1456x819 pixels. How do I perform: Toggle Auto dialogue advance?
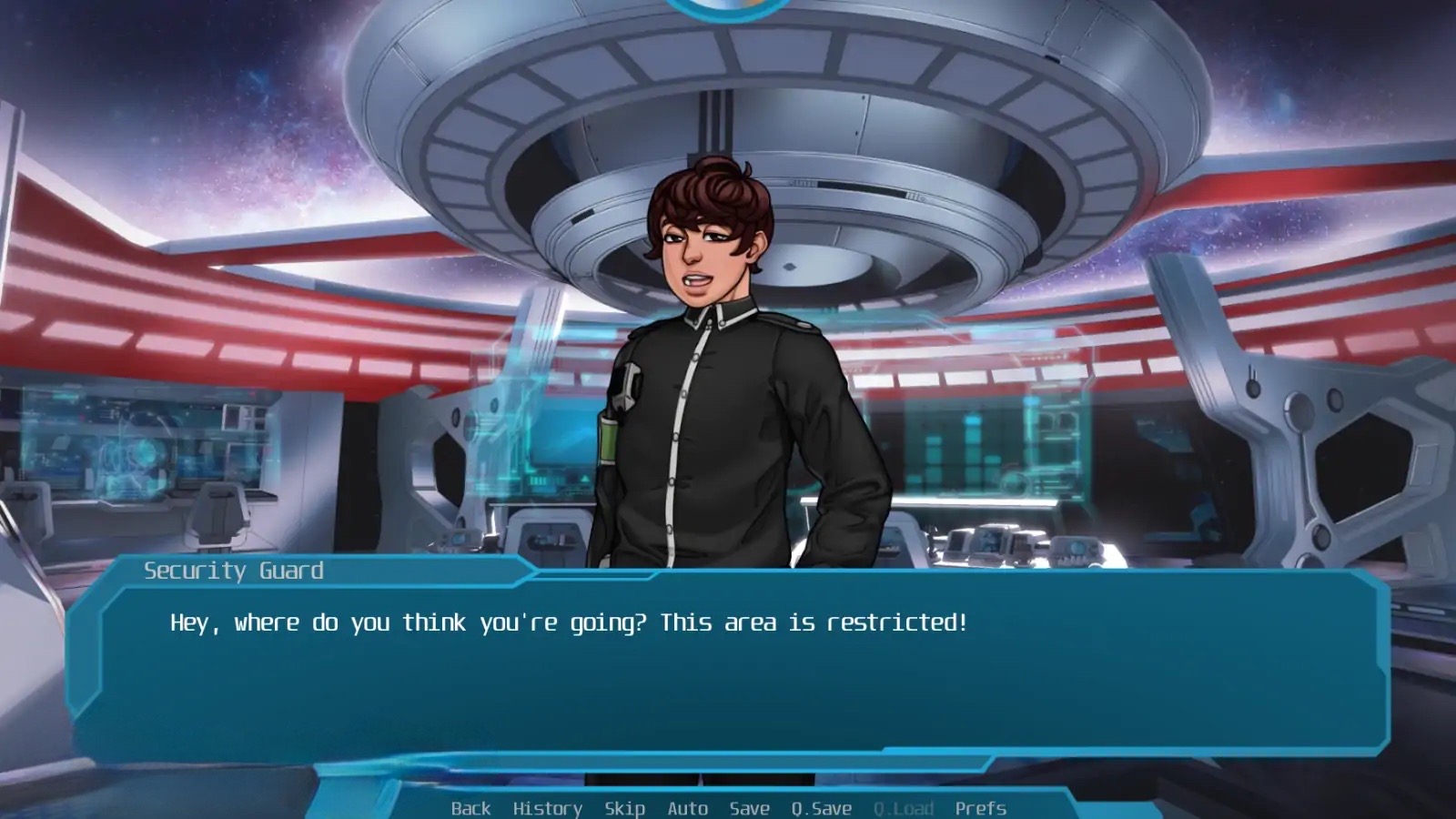click(687, 808)
